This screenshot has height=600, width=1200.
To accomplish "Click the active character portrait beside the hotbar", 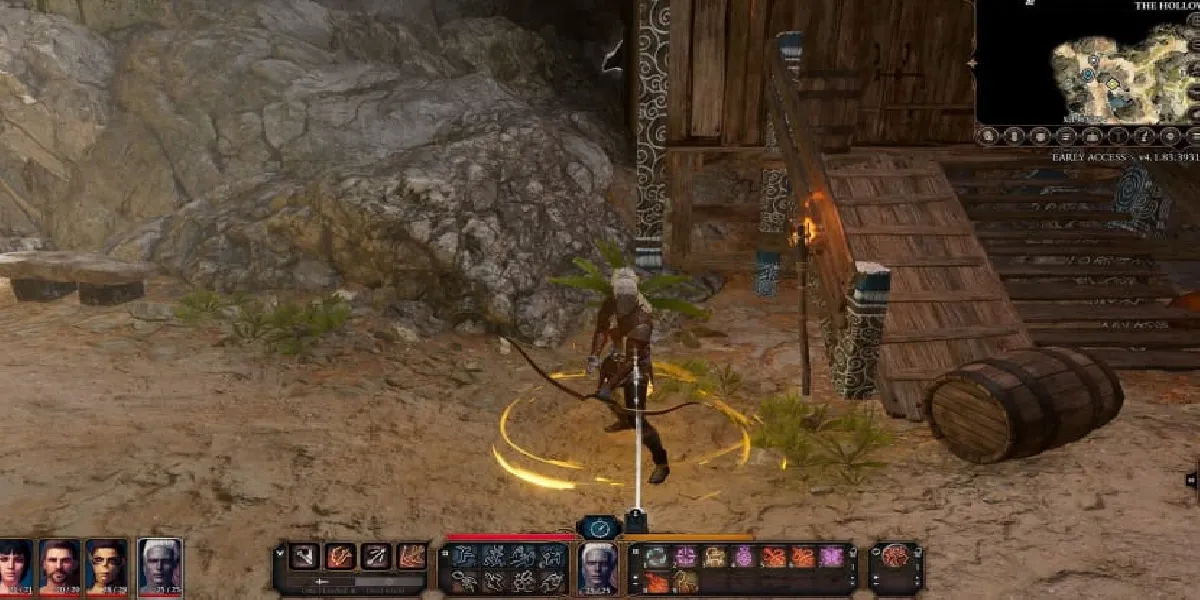I will coord(599,567).
